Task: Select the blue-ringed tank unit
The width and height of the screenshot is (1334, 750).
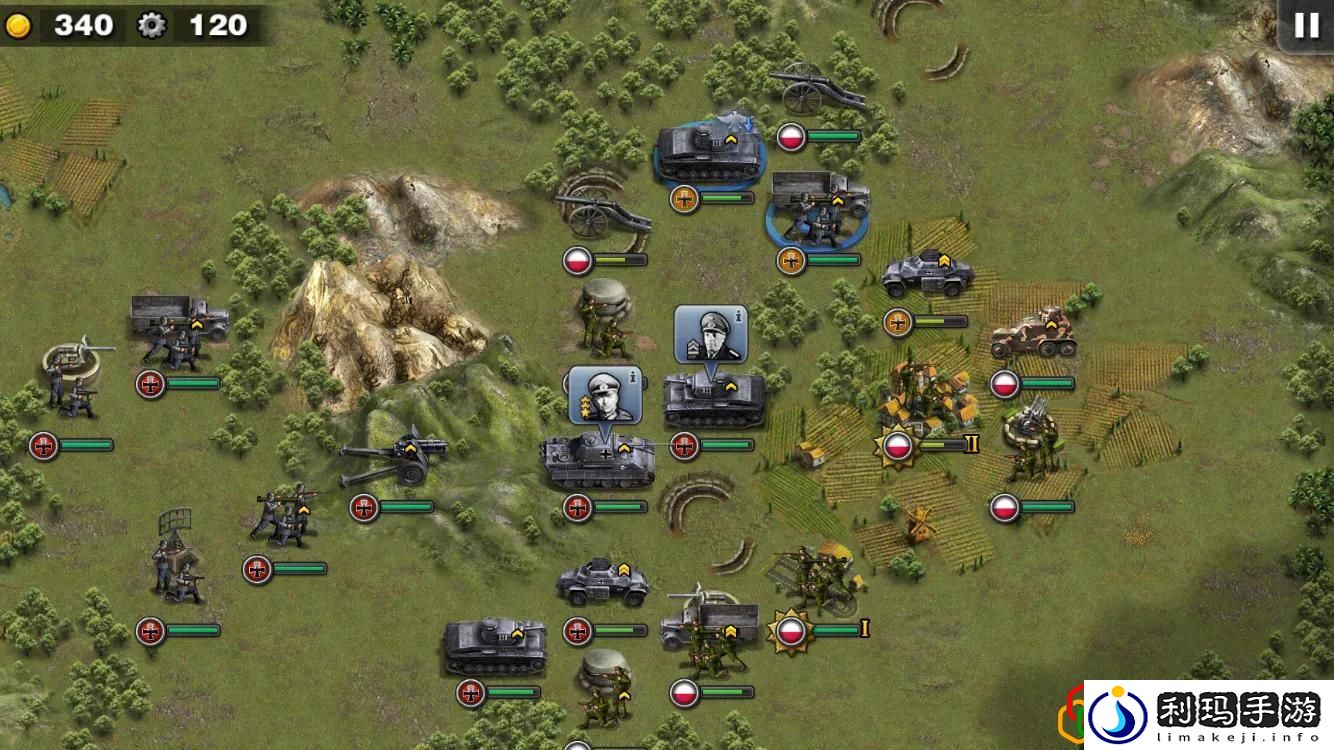Action: click(x=706, y=153)
